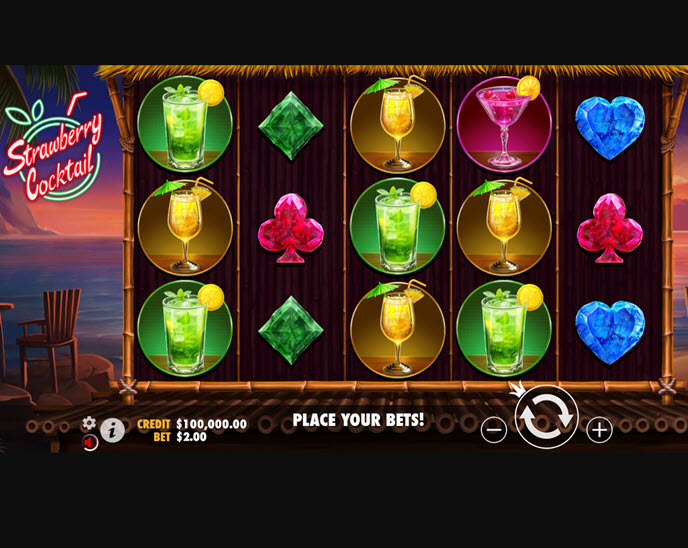Increase the bet with the plus button

598,430
